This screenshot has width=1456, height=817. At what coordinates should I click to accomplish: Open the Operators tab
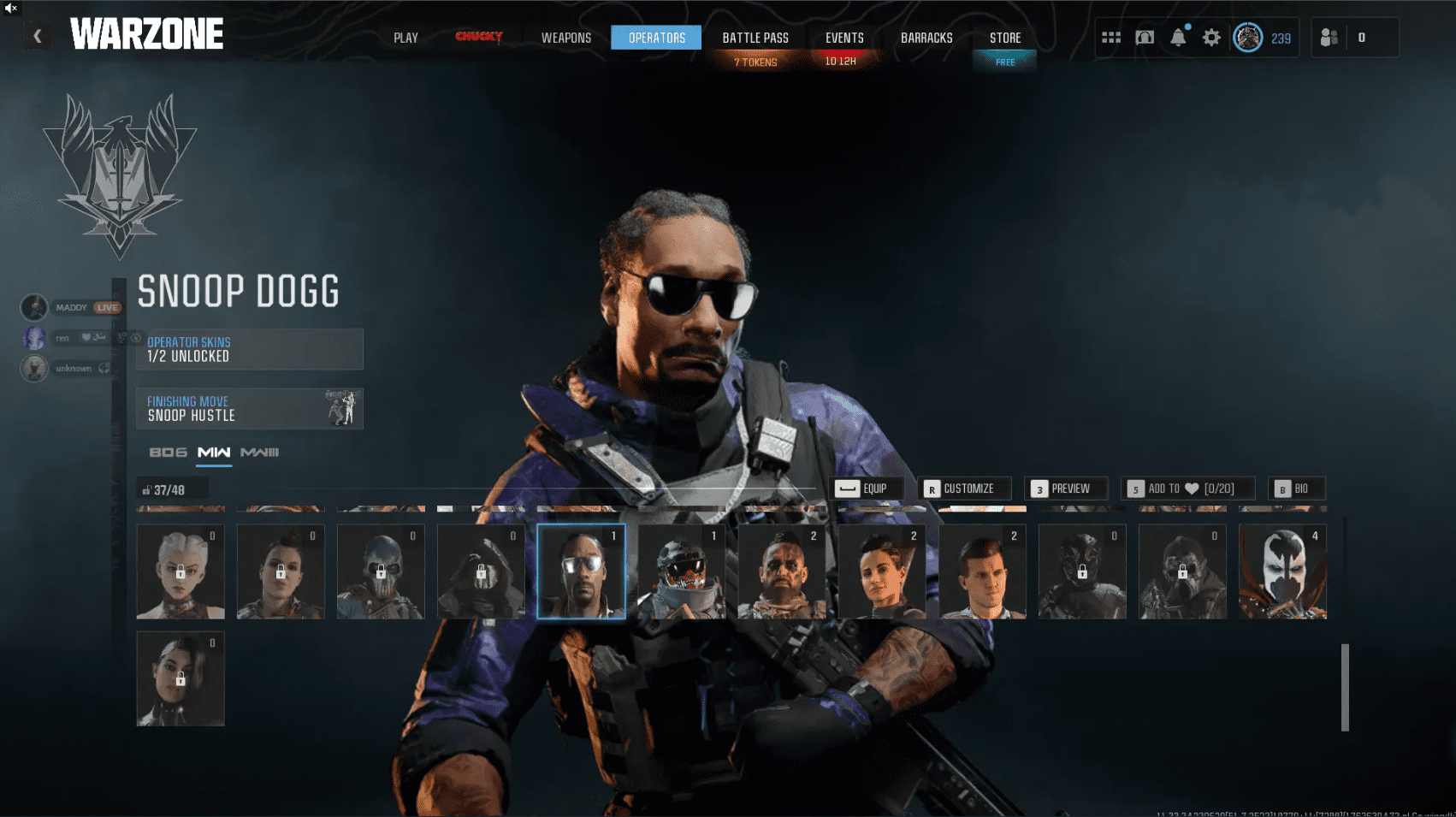(x=655, y=38)
